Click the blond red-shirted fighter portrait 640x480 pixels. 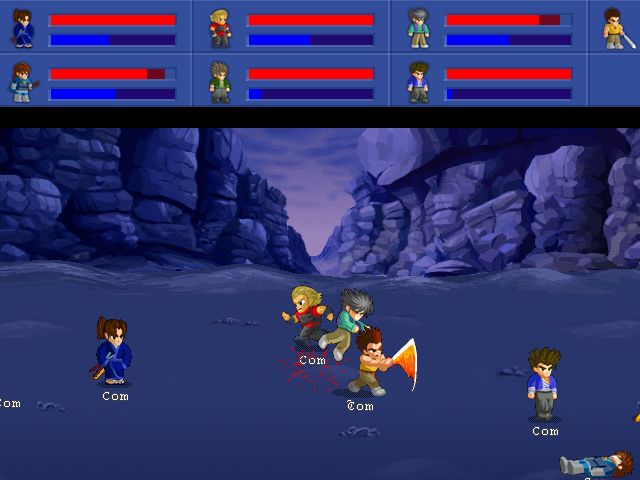click(220, 28)
